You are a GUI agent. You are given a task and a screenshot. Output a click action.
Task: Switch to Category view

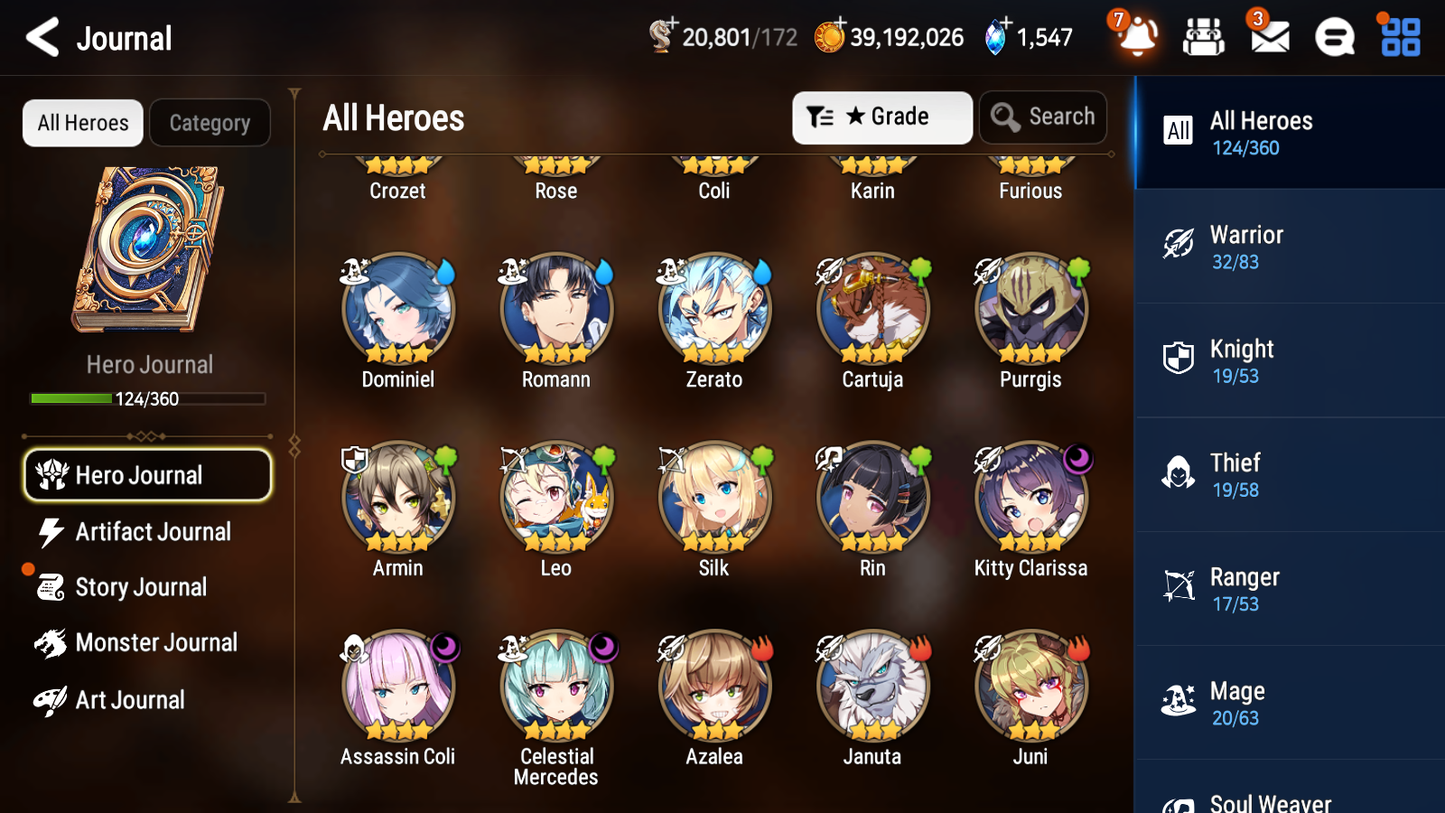click(x=210, y=122)
